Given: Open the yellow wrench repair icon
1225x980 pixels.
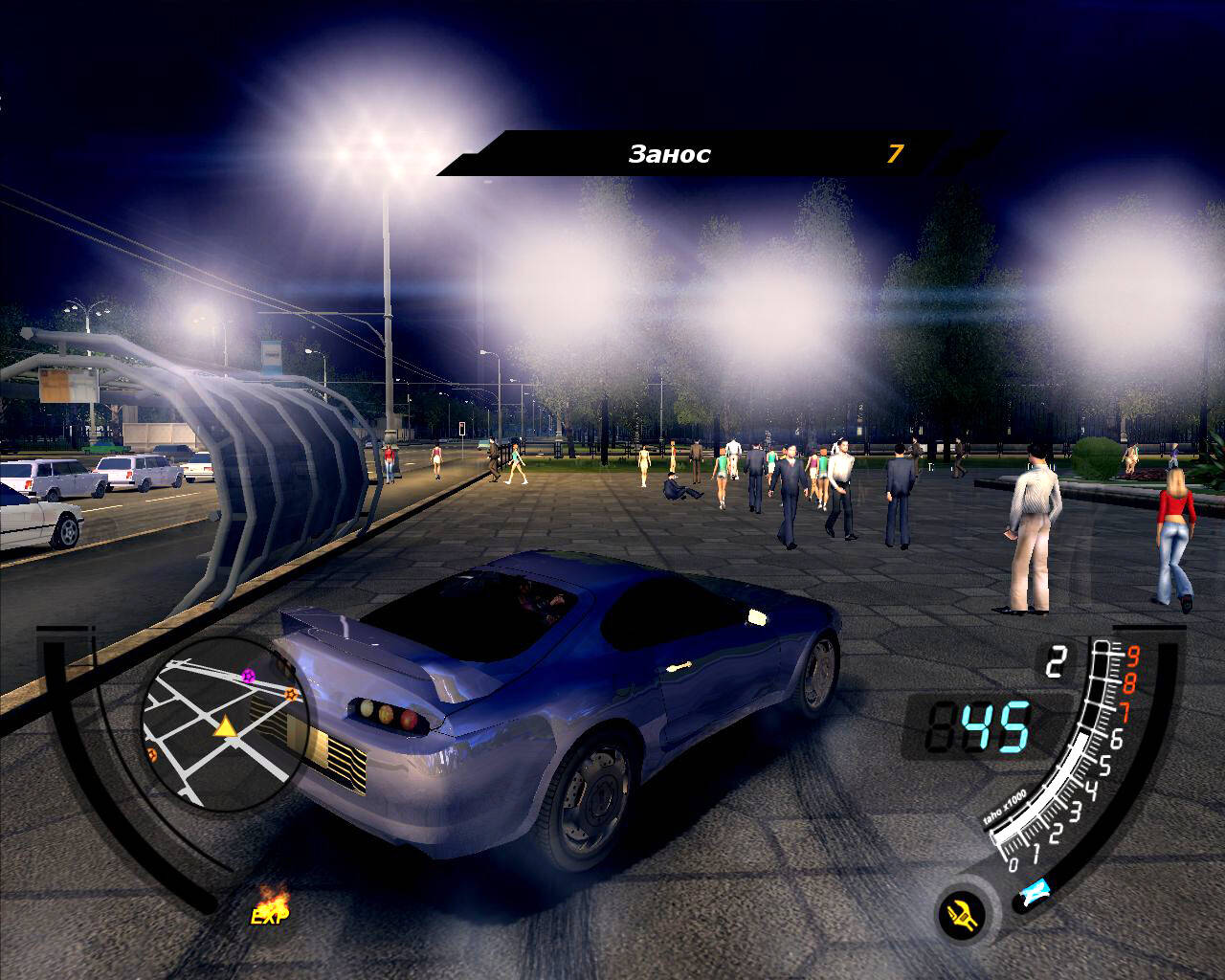Looking at the screenshot, I should point(963,918).
